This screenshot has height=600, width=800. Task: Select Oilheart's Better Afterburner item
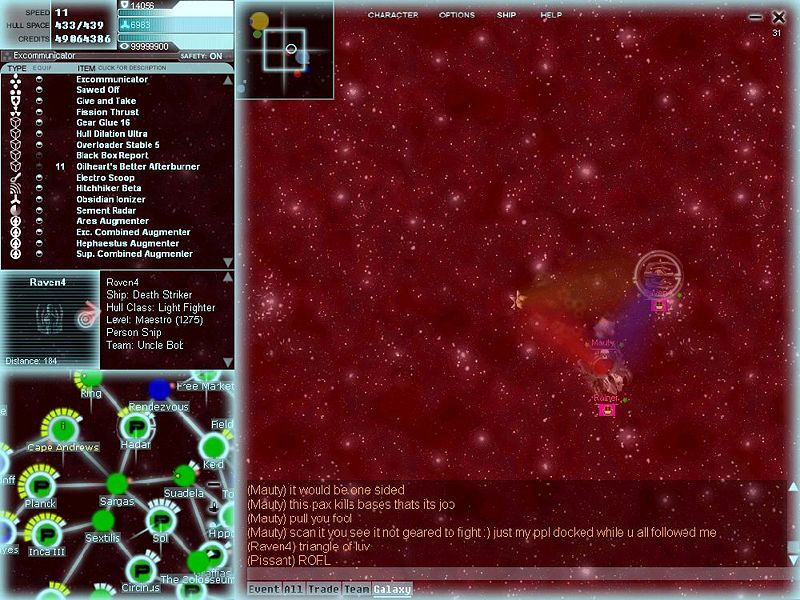[x=138, y=167]
